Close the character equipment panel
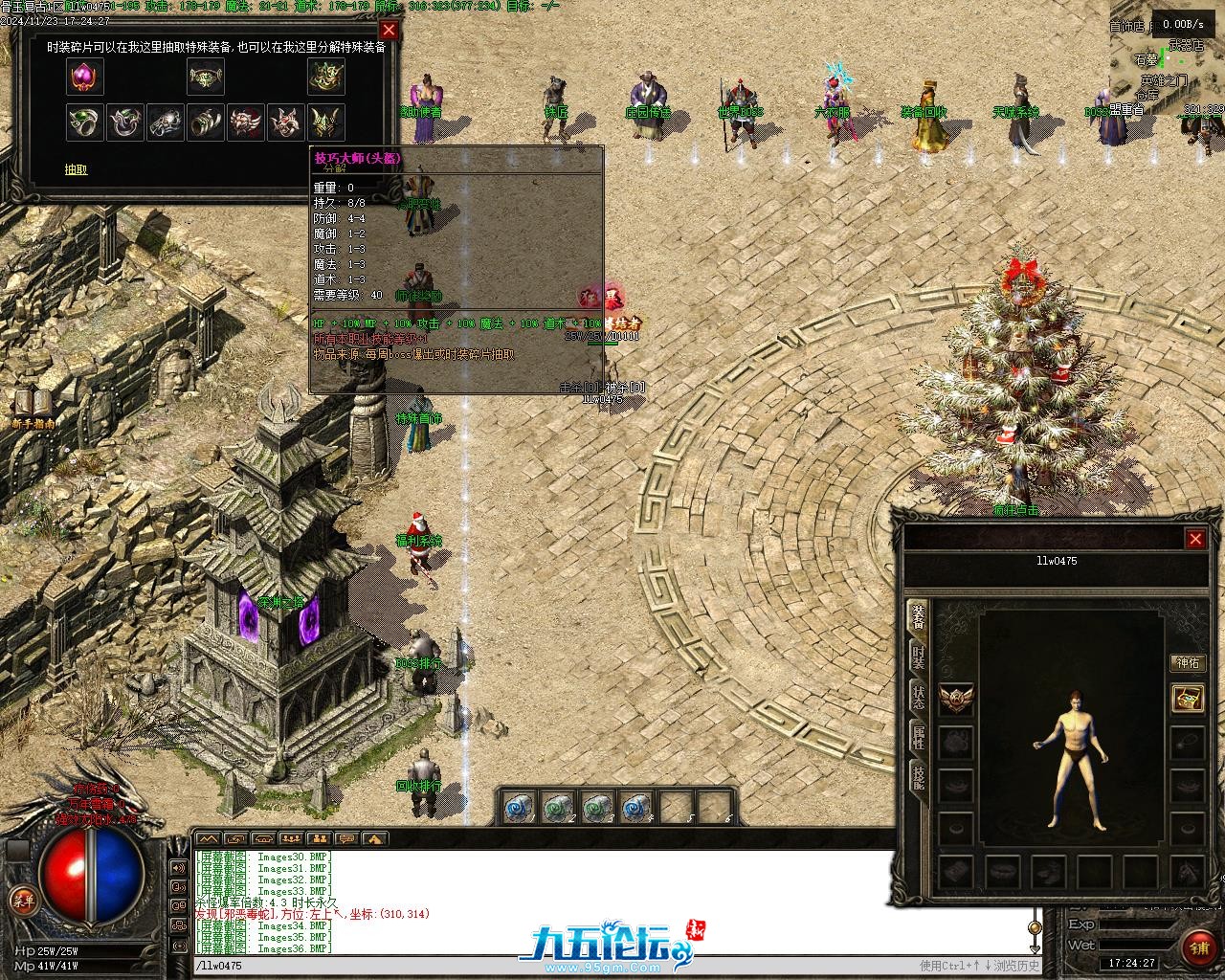Image resolution: width=1225 pixels, height=980 pixels. [x=1195, y=540]
